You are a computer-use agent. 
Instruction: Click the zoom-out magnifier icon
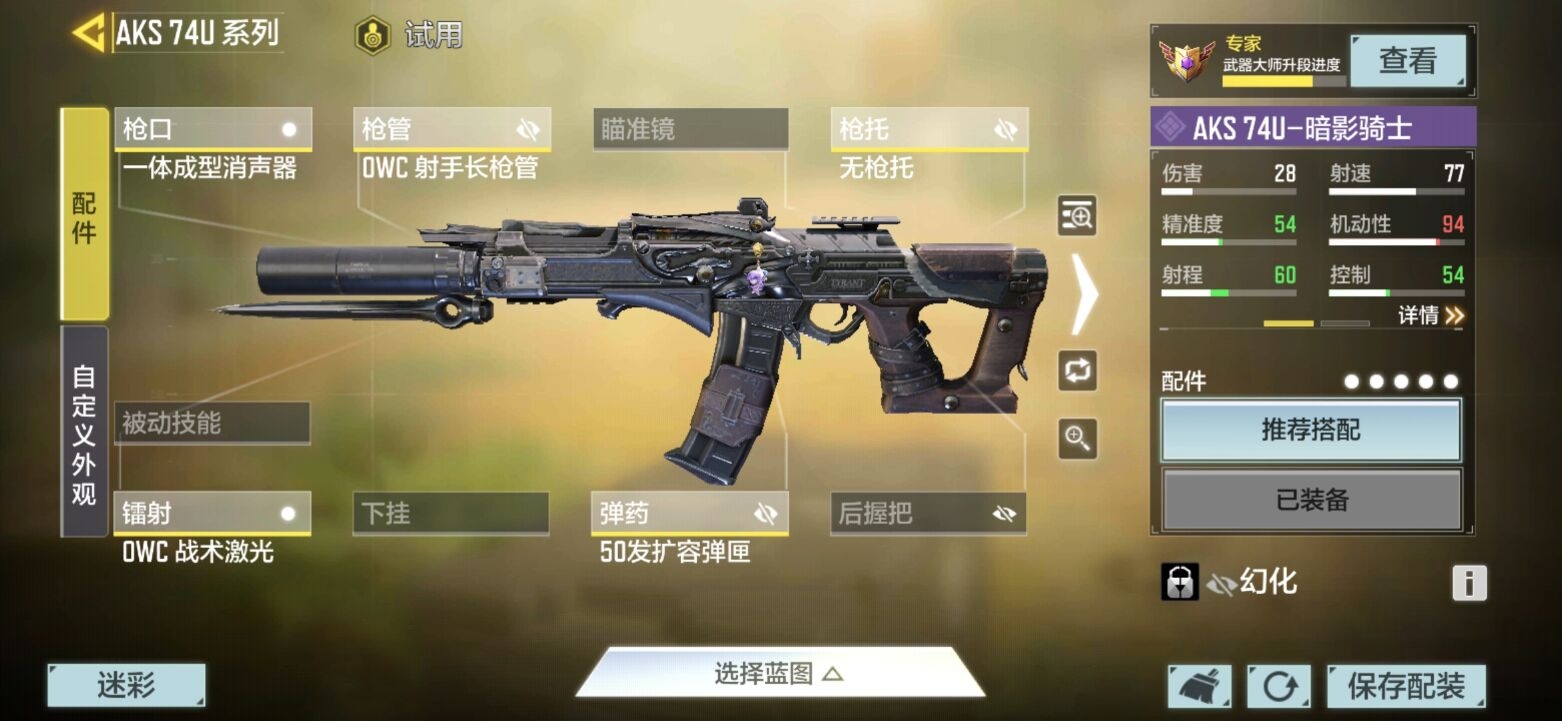1077,440
